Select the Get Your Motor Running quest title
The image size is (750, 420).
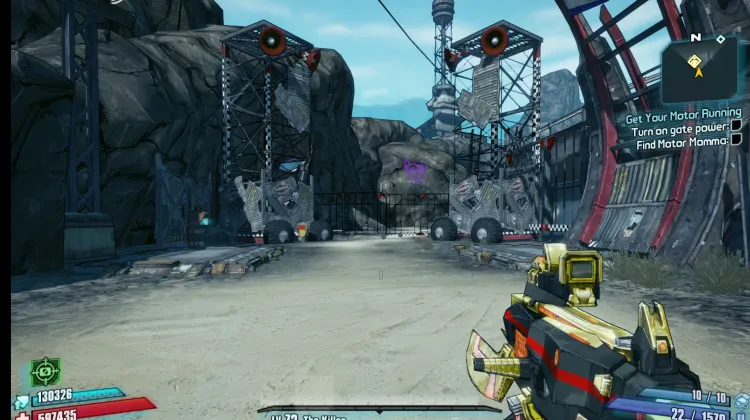pyautogui.click(x=683, y=115)
